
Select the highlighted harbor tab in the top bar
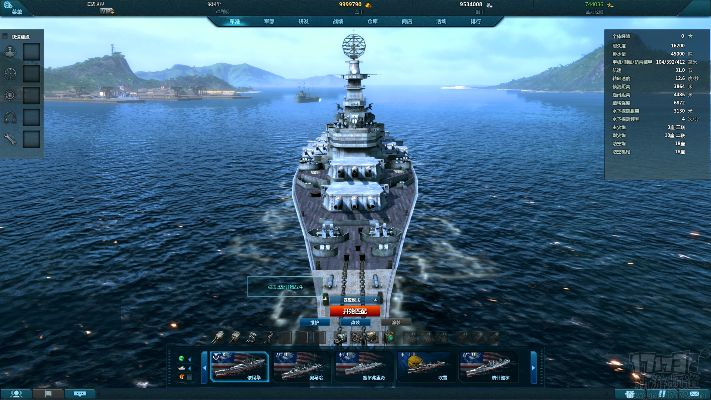pos(234,20)
